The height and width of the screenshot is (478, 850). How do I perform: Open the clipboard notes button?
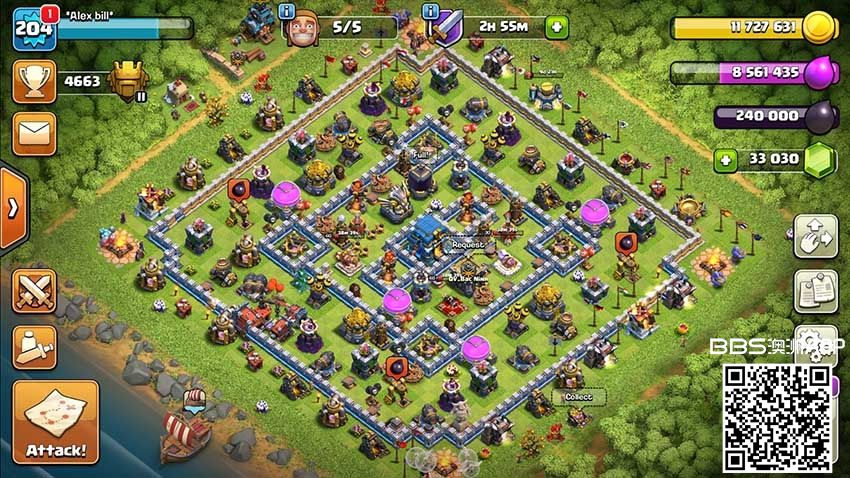coord(815,291)
